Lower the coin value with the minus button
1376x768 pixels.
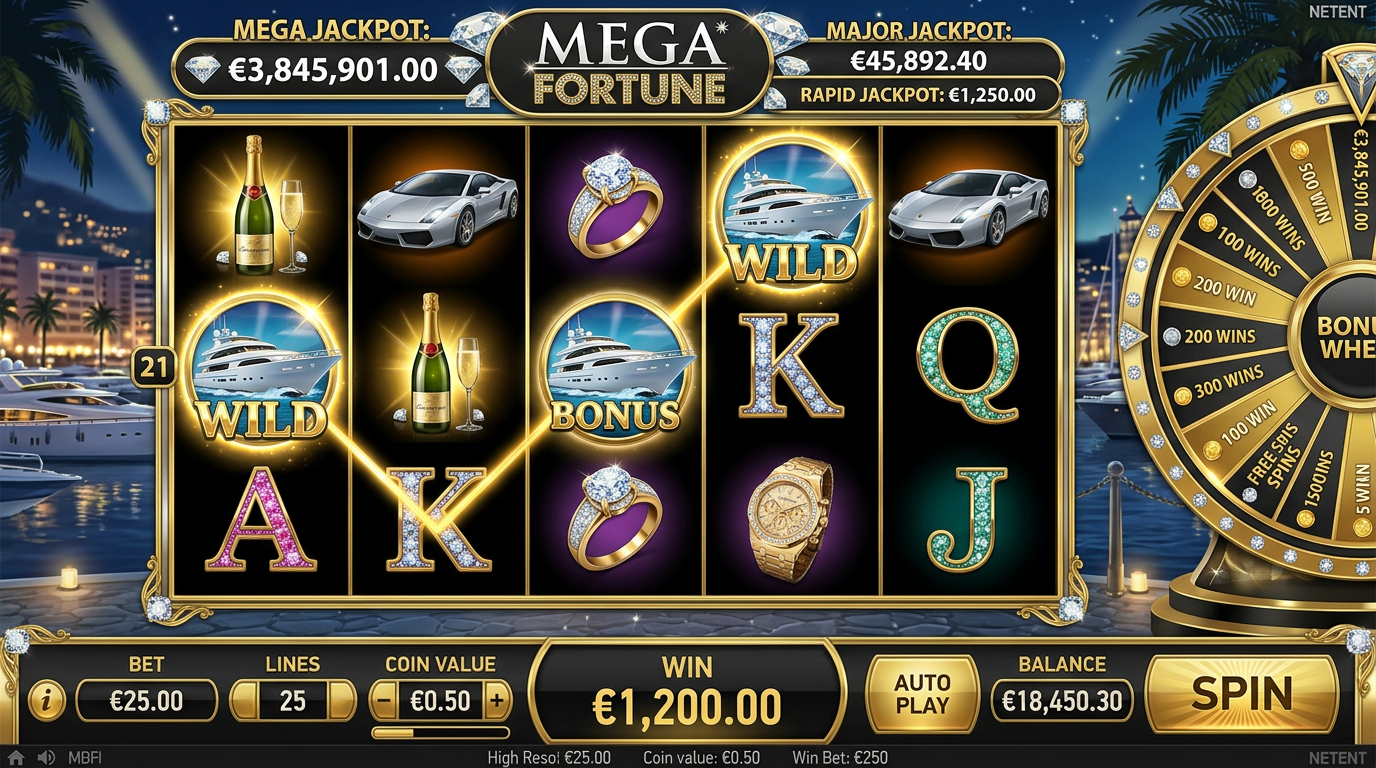click(385, 700)
